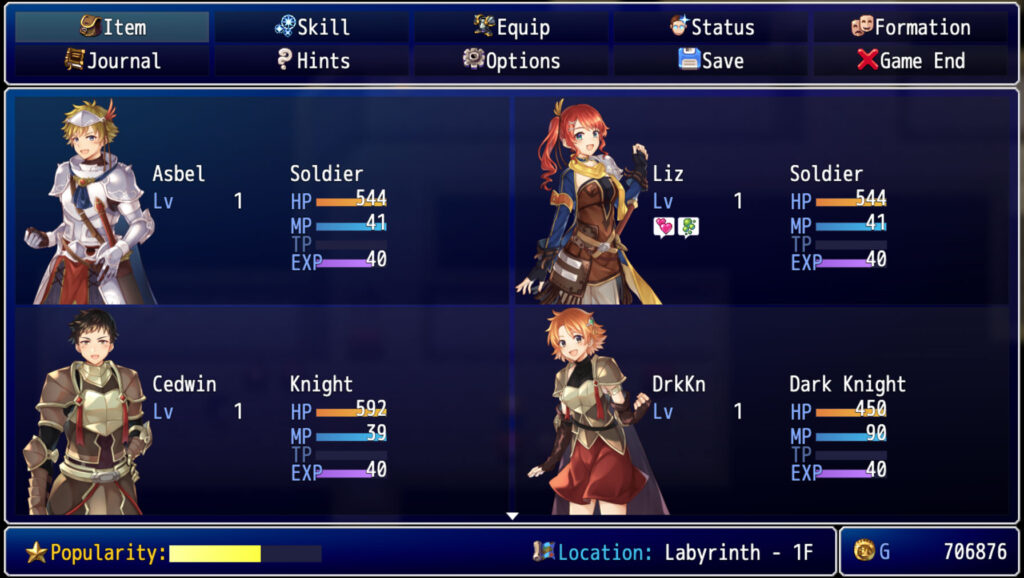Choose Cedwin the Knight
The width and height of the screenshot is (1024, 578).
point(262,410)
